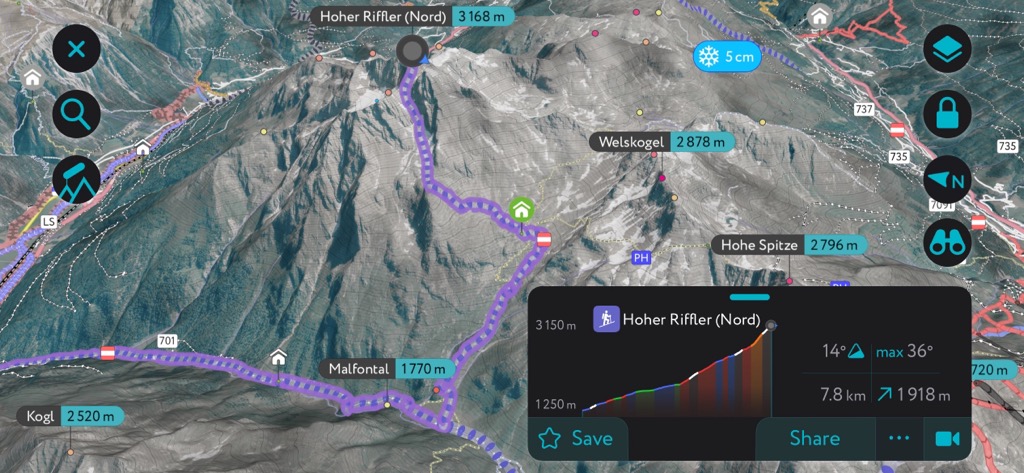This screenshot has width=1024, height=473.
Task: Toggle the padlock lock button
Action: point(947,114)
